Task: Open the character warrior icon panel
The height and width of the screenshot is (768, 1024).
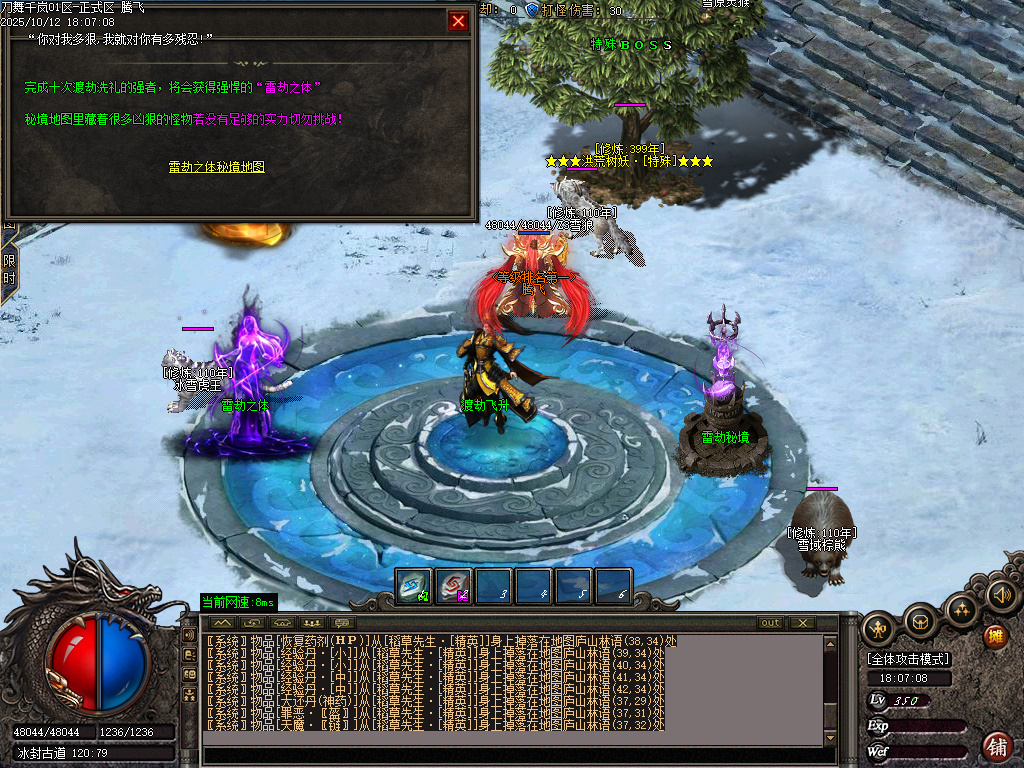Action: point(879,627)
